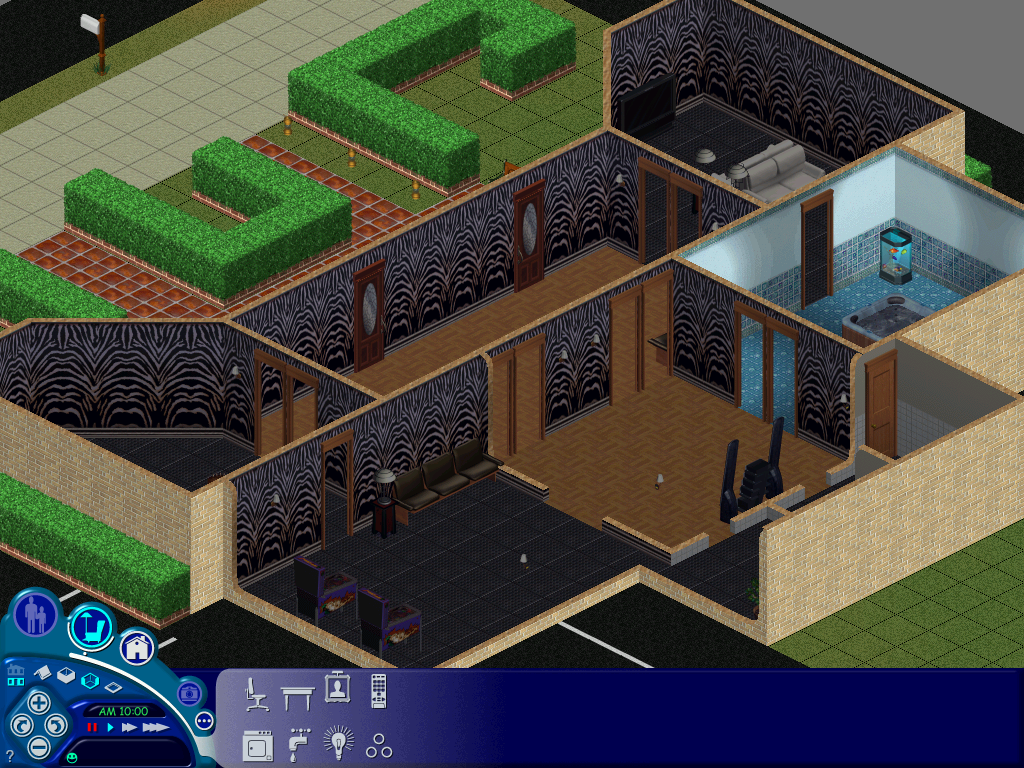This screenshot has width=1024, height=768.
Task: Pause the game with the red pause button
Action: 92,728
